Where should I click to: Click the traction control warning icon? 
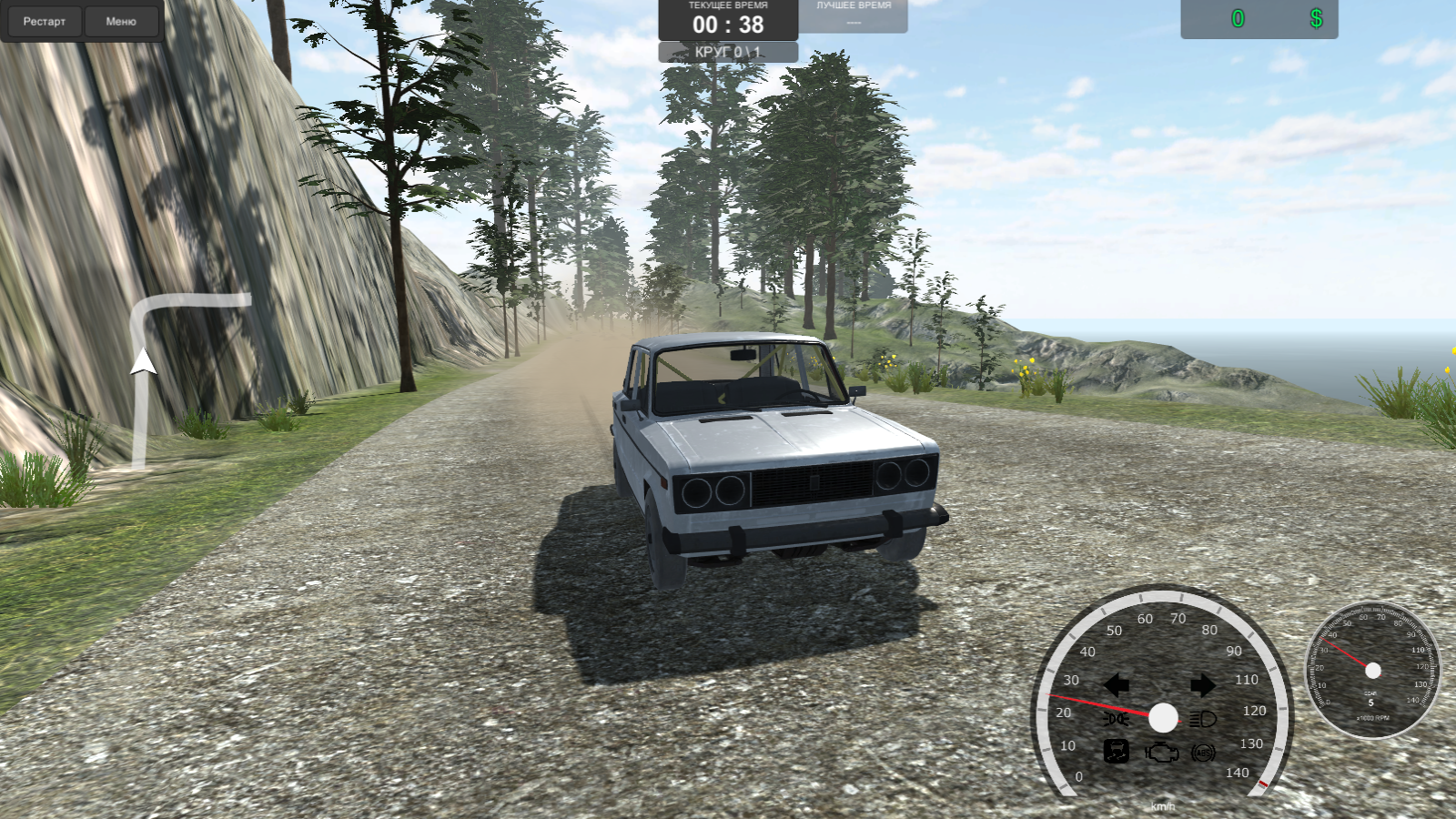pyautogui.click(x=1117, y=752)
